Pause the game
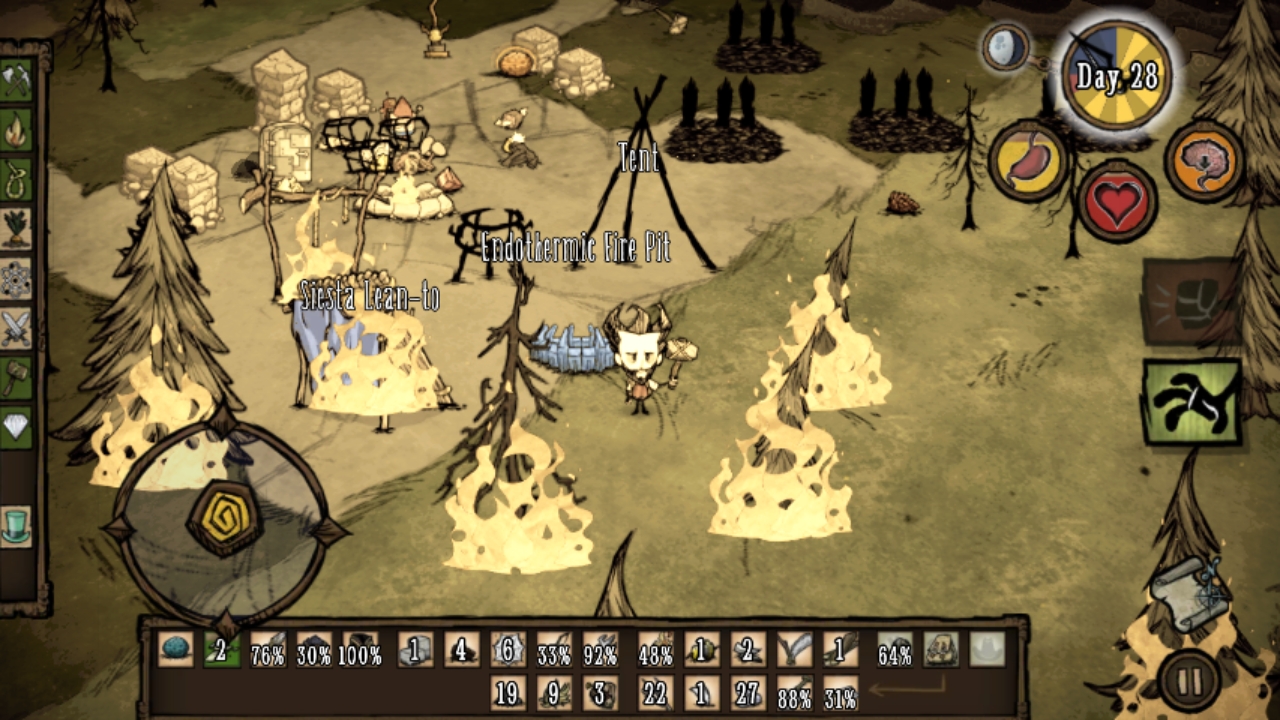Viewport: 1280px width, 720px height. (x=1190, y=682)
